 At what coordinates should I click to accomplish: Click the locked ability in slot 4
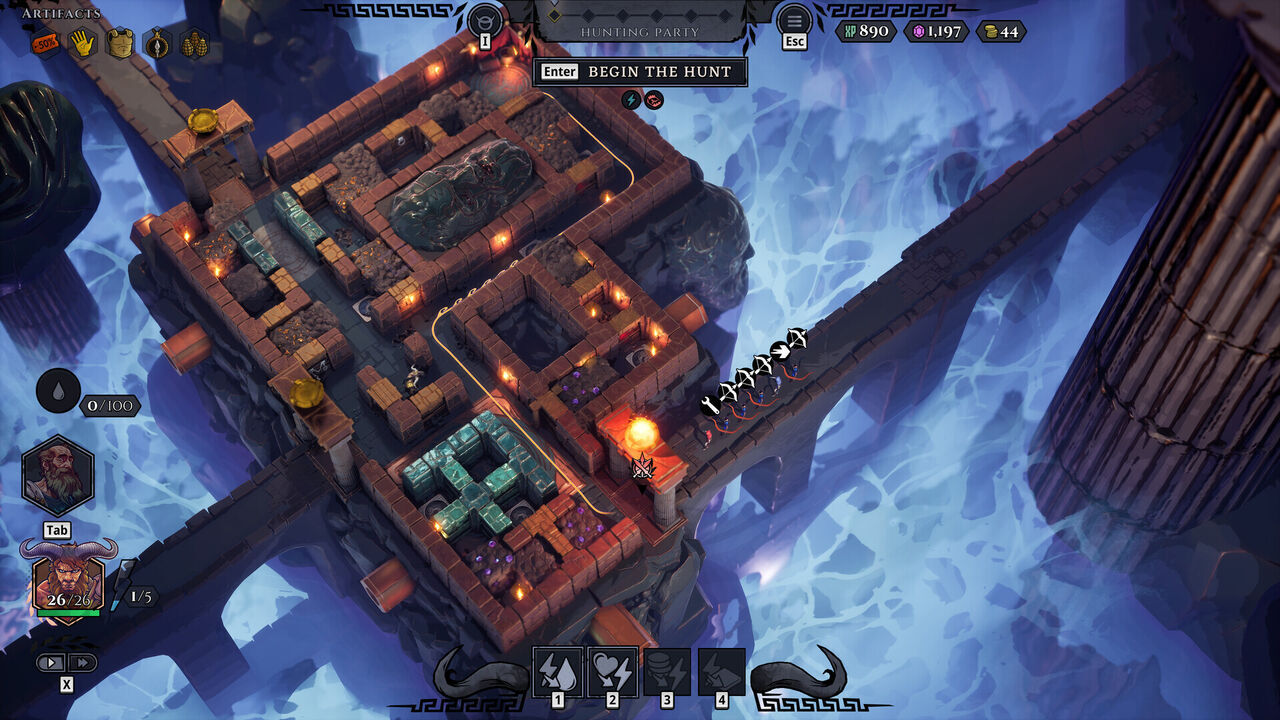coord(722,674)
